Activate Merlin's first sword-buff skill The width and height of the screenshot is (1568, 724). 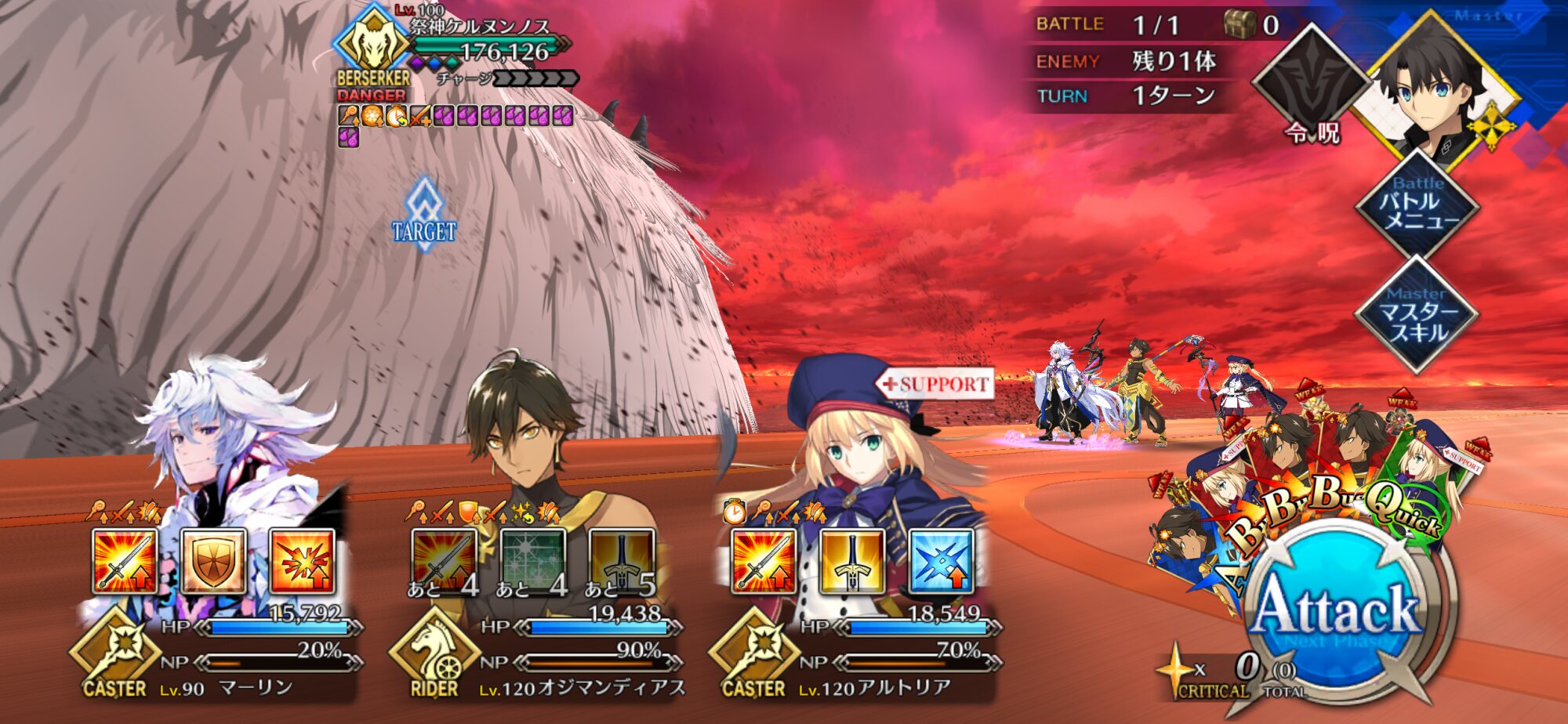[125, 561]
